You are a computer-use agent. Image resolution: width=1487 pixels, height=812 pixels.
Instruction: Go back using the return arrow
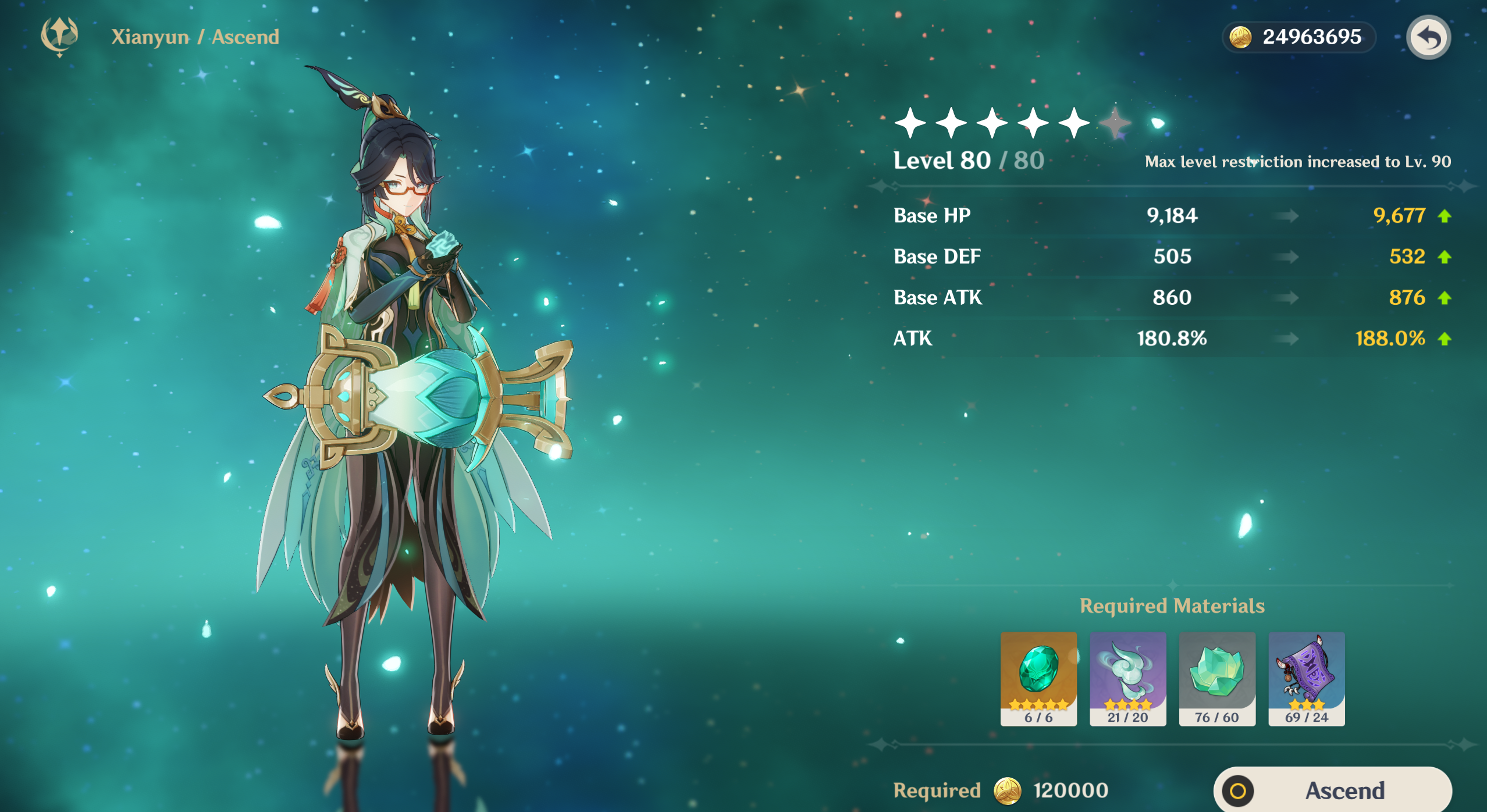[1428, 37]
